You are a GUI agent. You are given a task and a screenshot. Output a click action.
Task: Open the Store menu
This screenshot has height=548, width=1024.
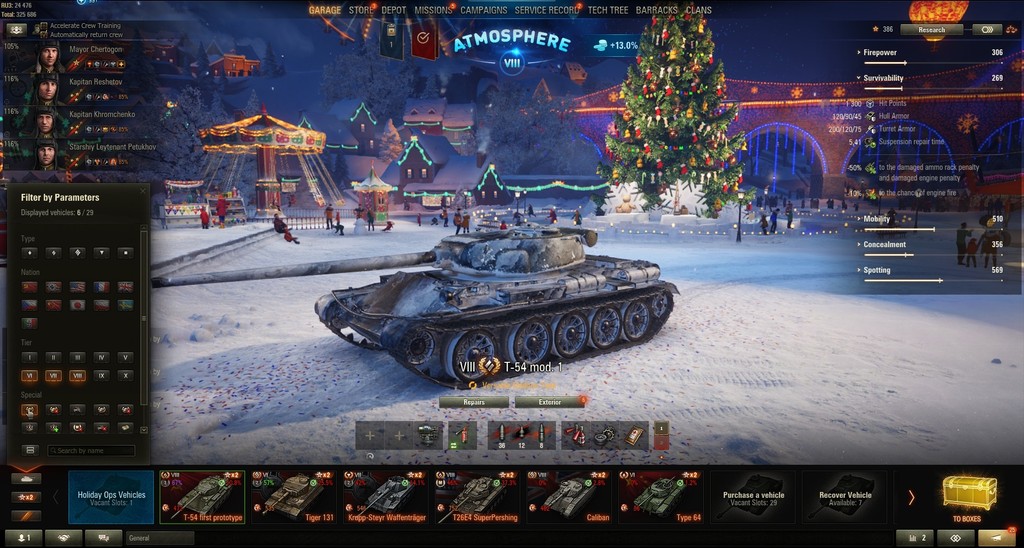click(x=361, y=10)
